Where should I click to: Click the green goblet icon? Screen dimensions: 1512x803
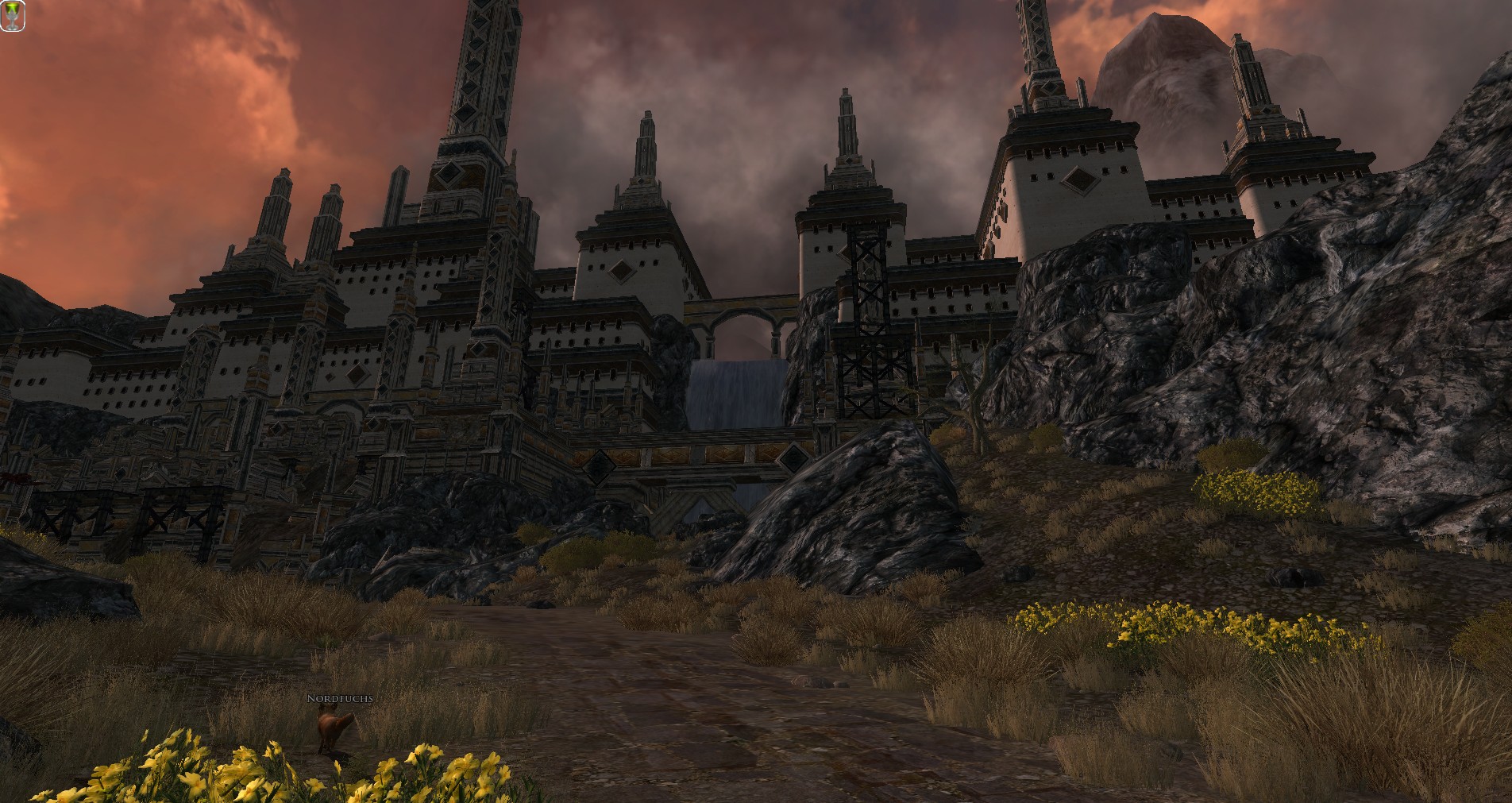(x=13, y=16)
